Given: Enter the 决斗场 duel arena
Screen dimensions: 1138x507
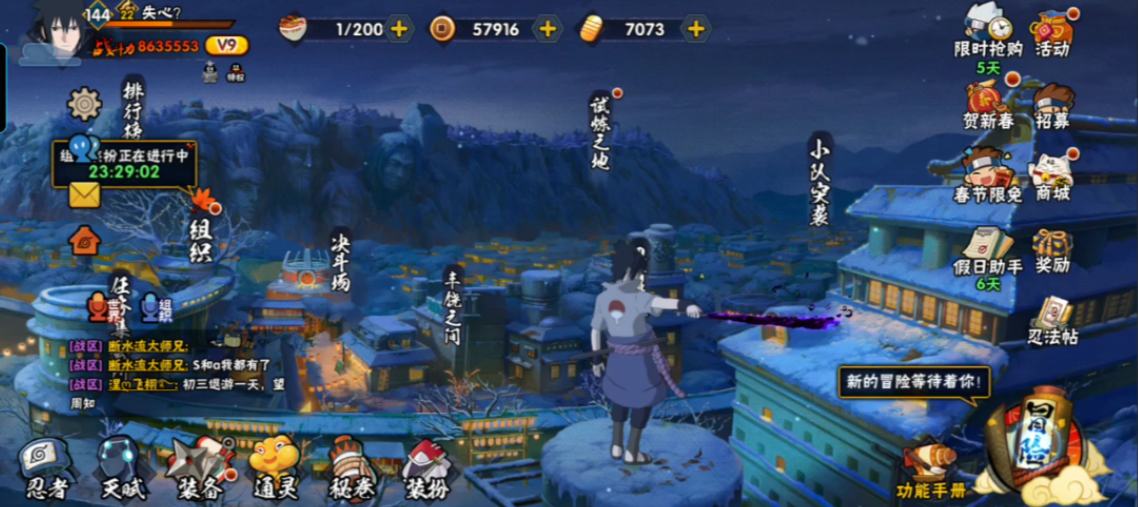Looking at the screenshot, I should click(341, 259).
